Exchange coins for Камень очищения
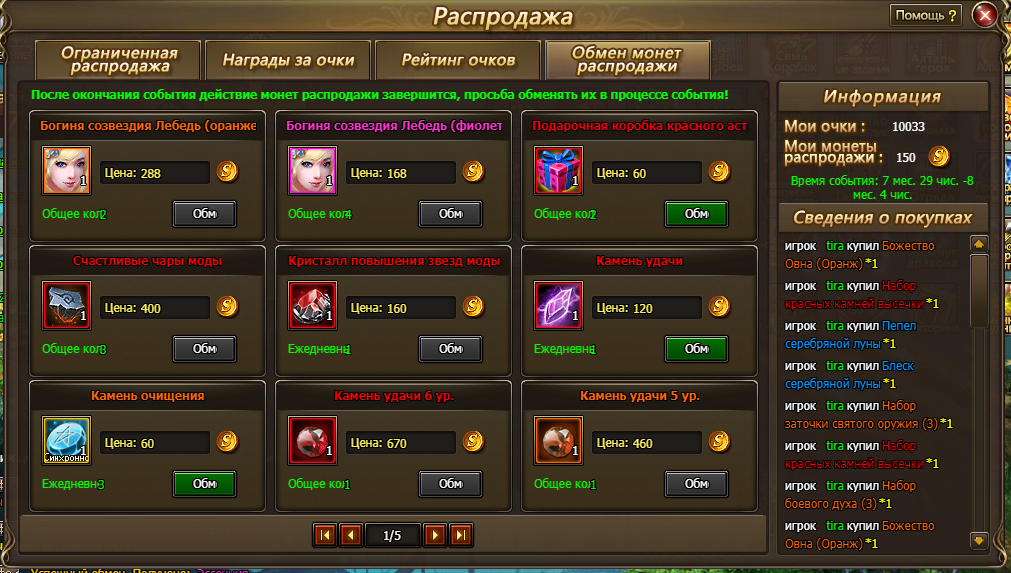 point(204,484)
